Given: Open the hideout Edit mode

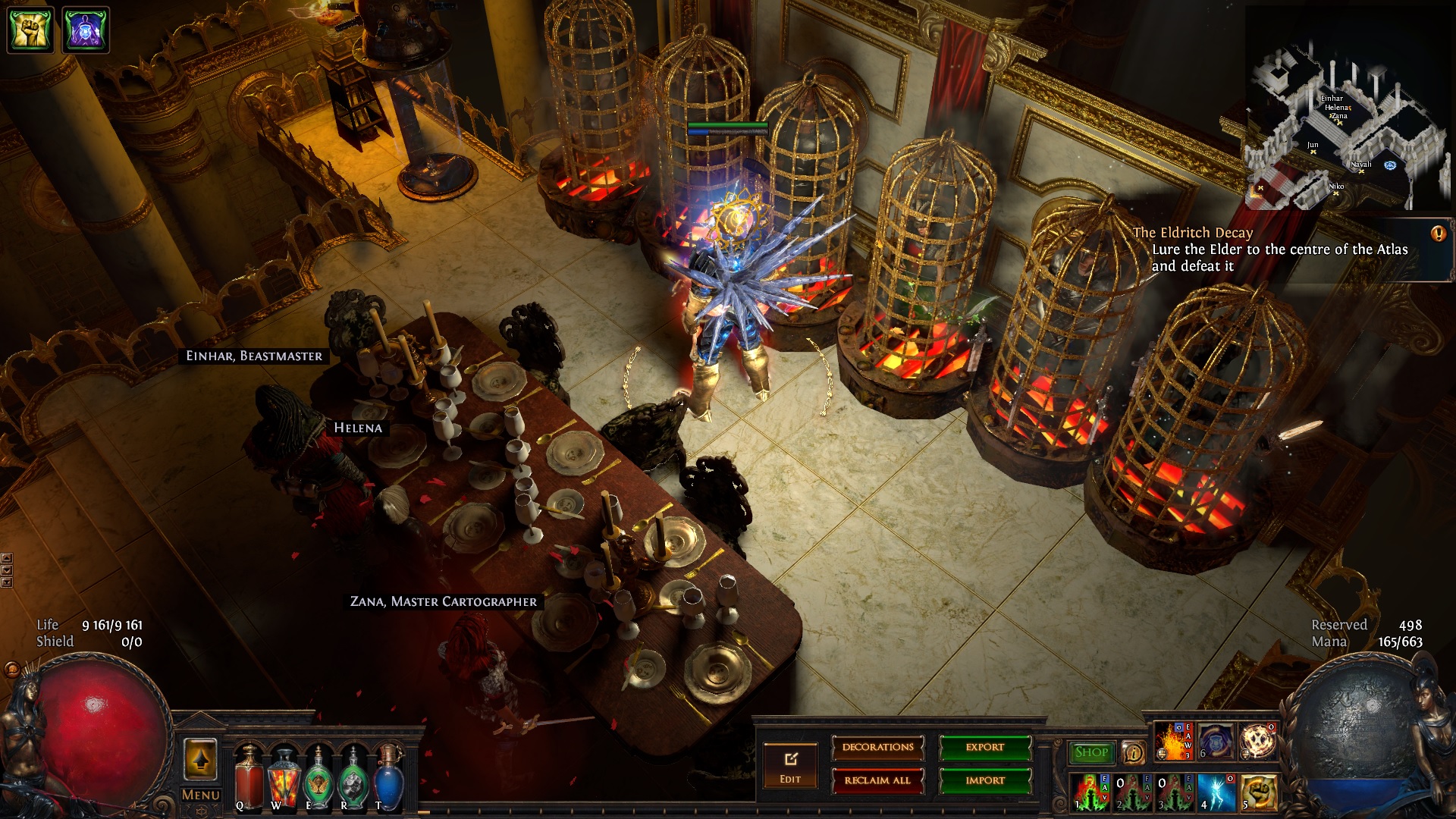Looking at the screenshot, I should (x=790, y=764).
